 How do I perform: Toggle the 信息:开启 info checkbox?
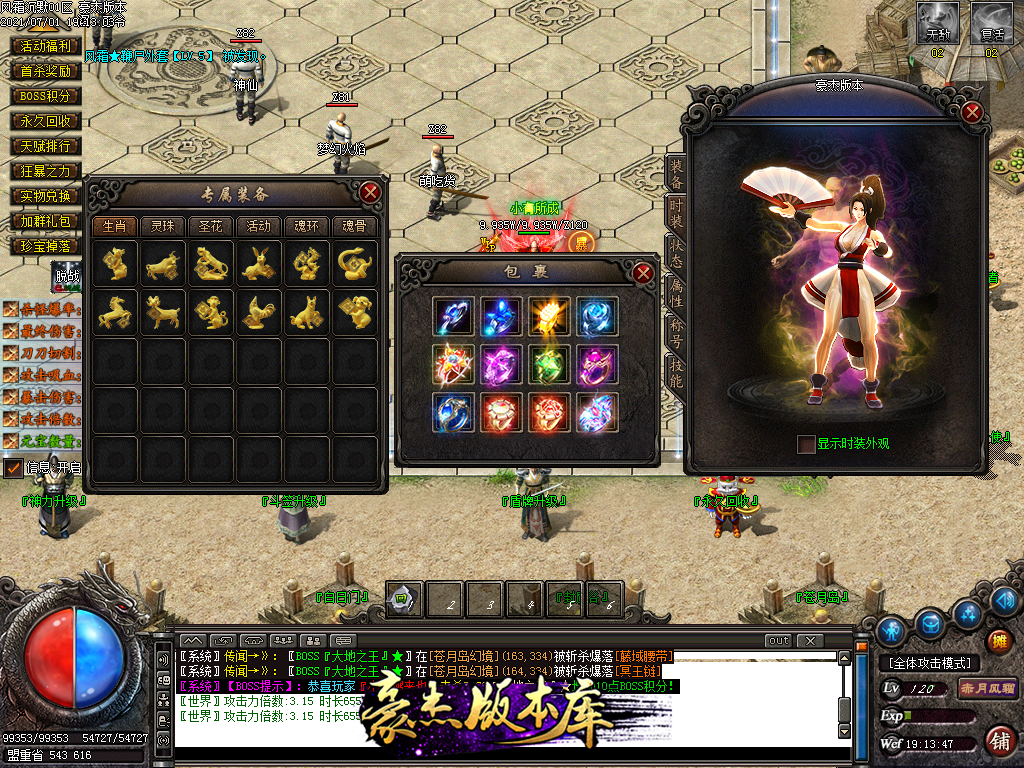pos(13,467)
